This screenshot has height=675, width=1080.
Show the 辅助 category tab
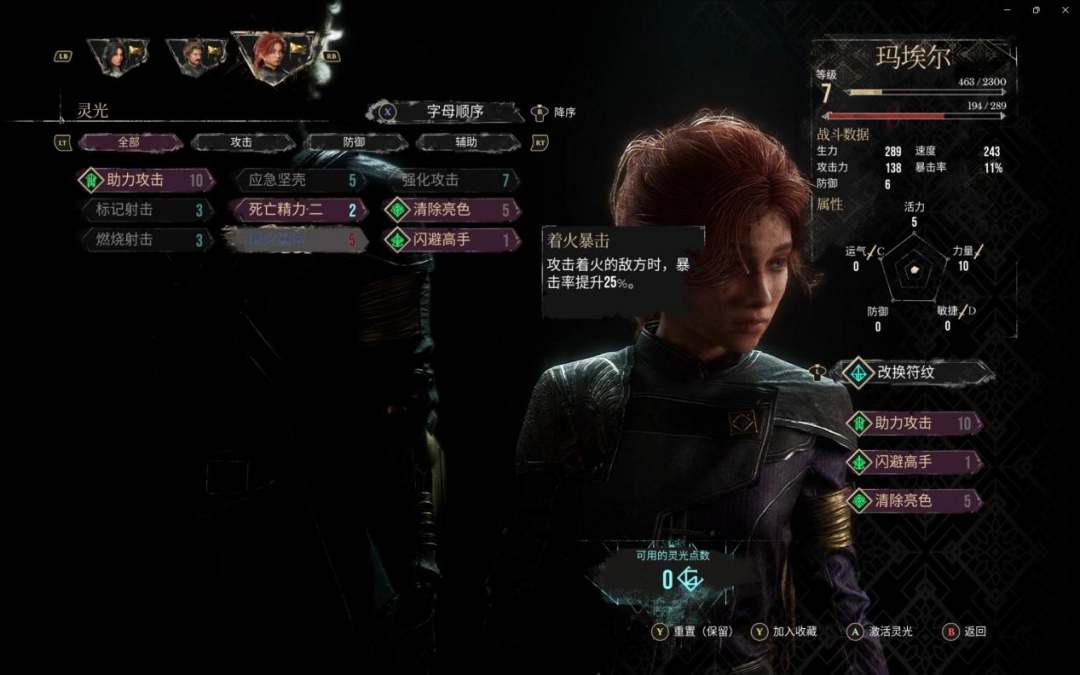pos(466,142)
